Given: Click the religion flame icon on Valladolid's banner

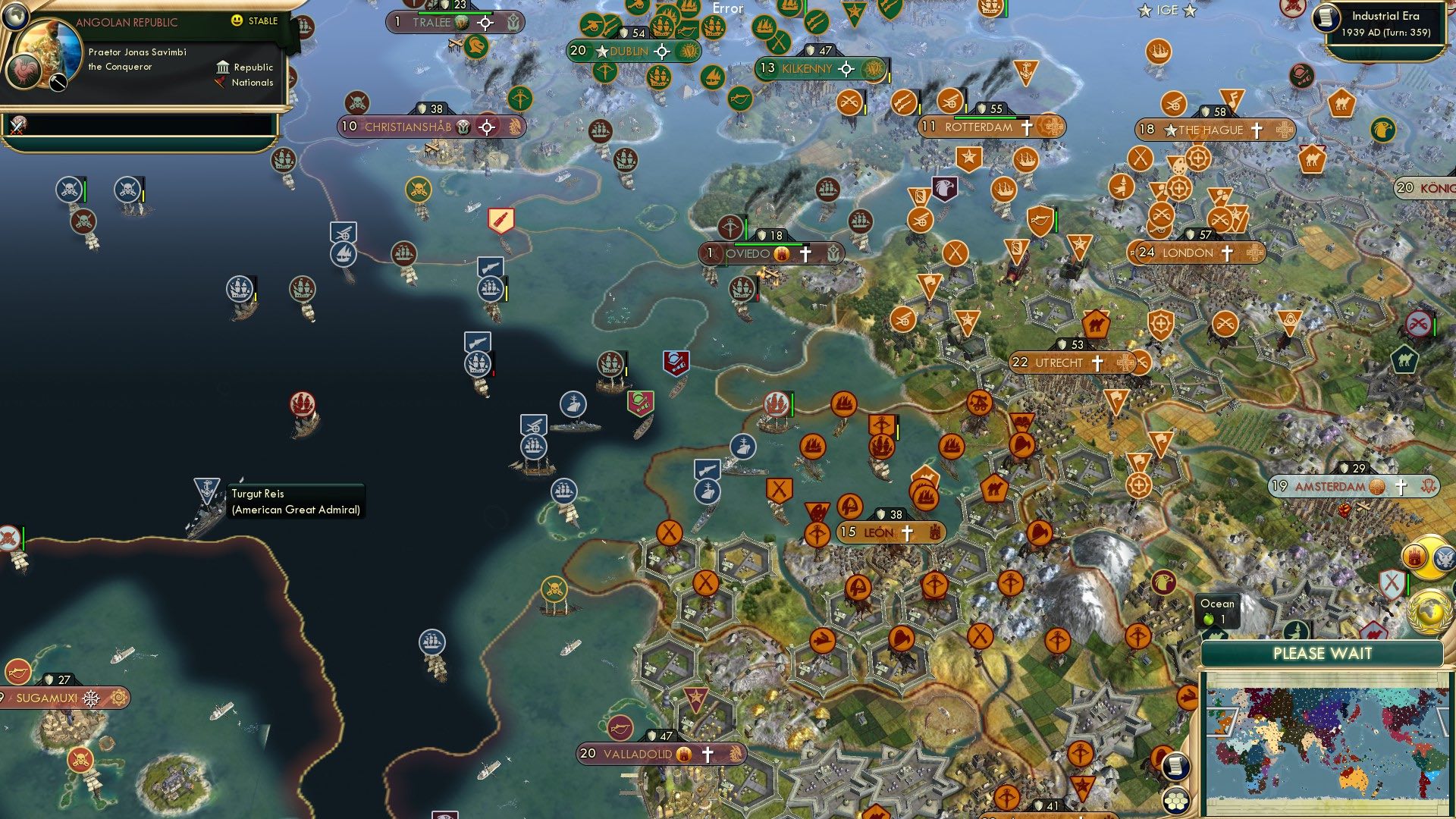Looking at the screenshot, I should point(685,755).
